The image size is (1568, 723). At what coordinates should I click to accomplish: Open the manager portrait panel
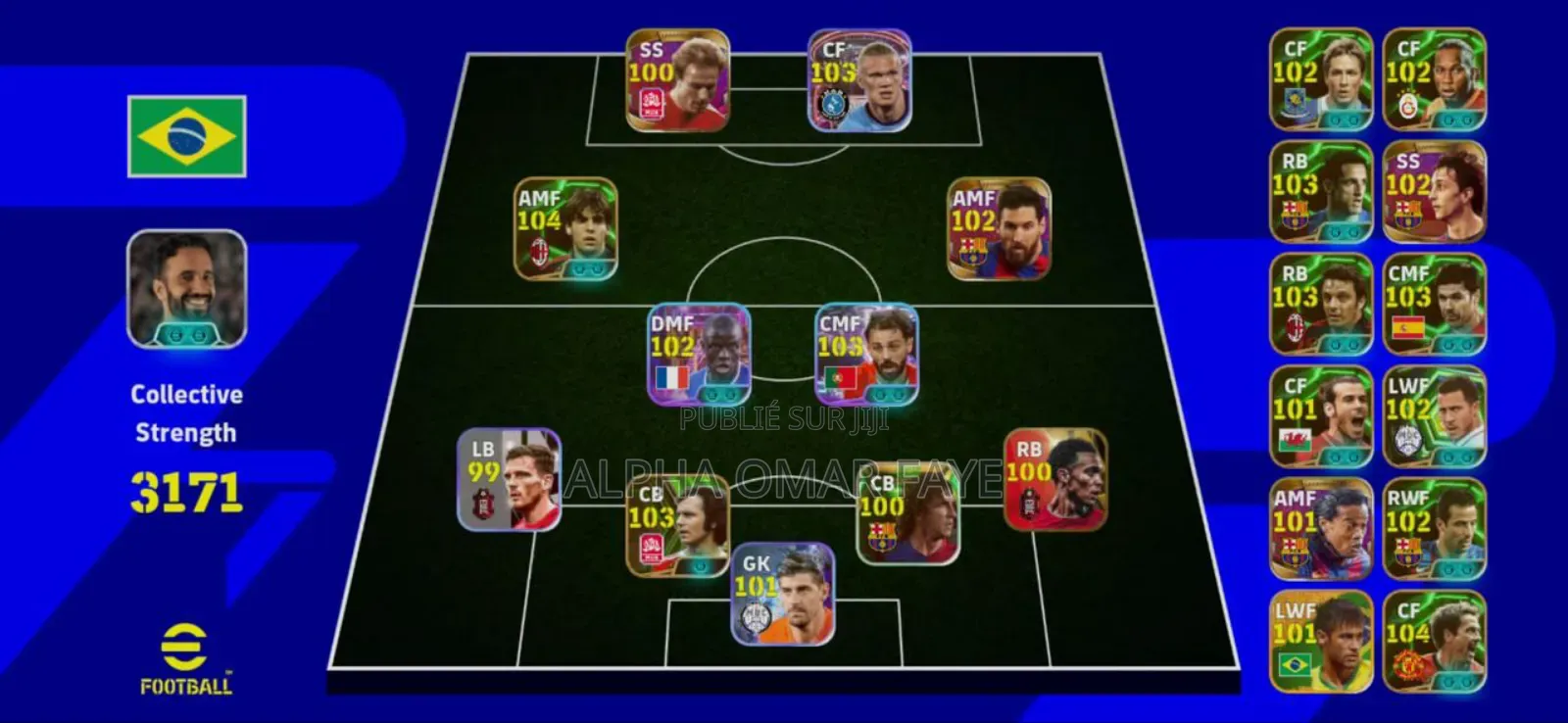[186, 289]
